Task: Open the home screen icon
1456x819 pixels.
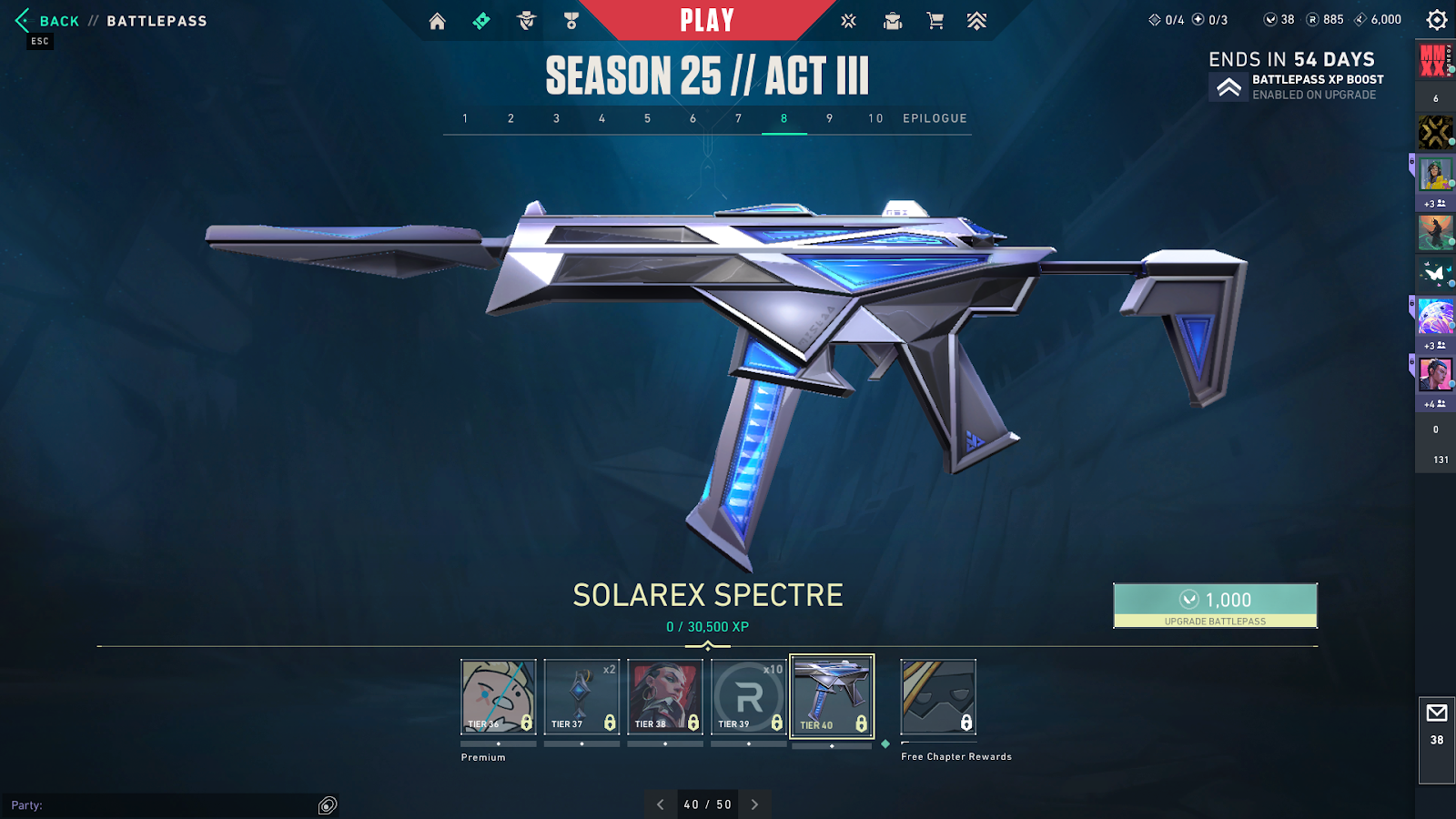Action: [438, 21]
